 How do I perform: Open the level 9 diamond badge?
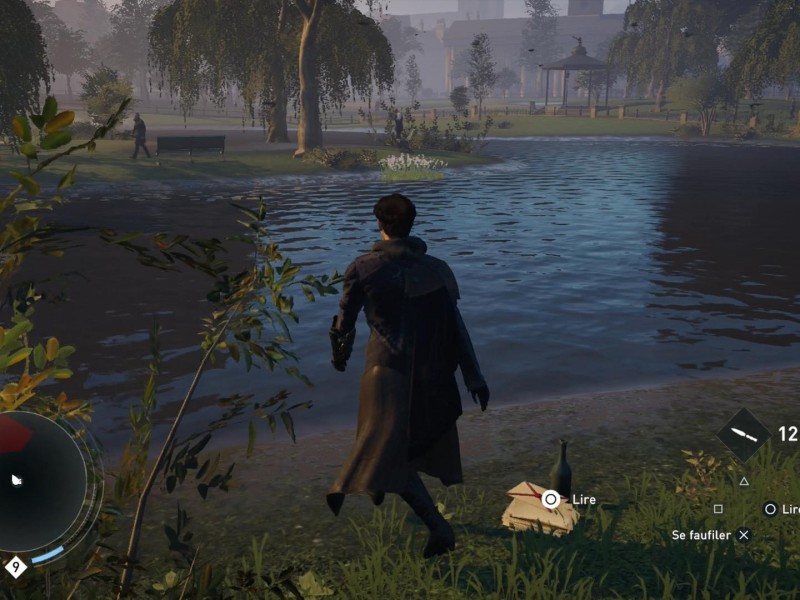click(x=15, y=567)
